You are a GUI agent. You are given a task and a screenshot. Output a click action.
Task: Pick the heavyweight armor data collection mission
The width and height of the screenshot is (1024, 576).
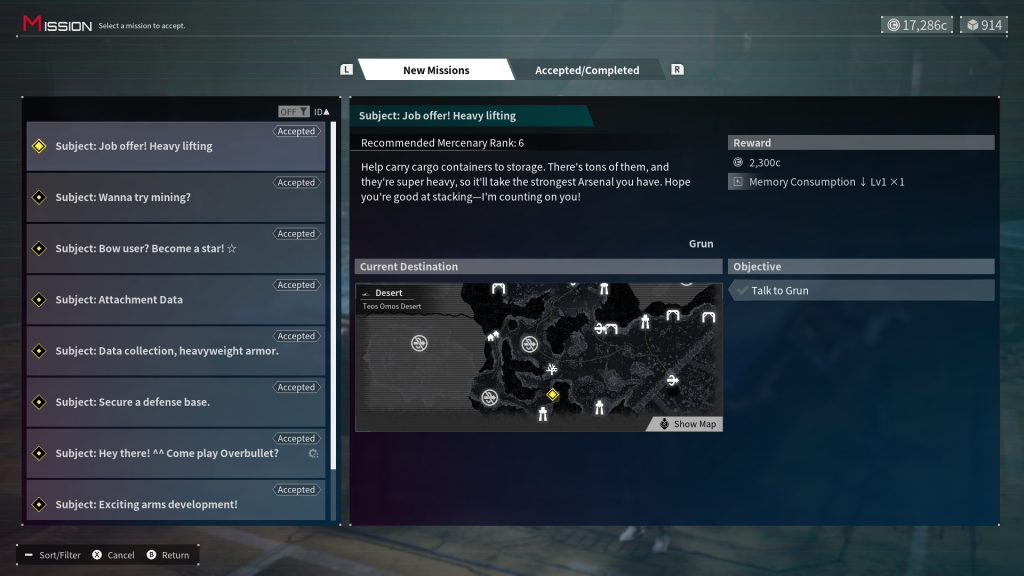[x=176, y=351]
